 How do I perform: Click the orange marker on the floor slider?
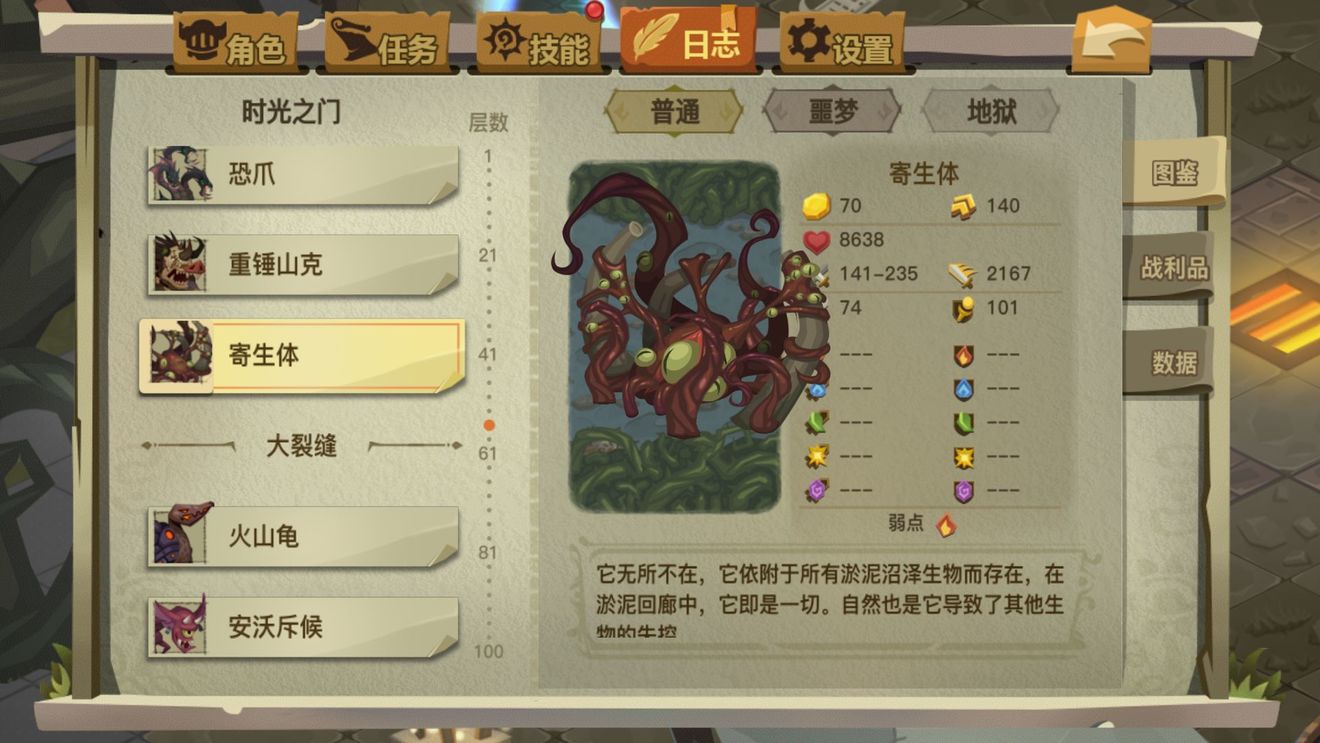487,424
